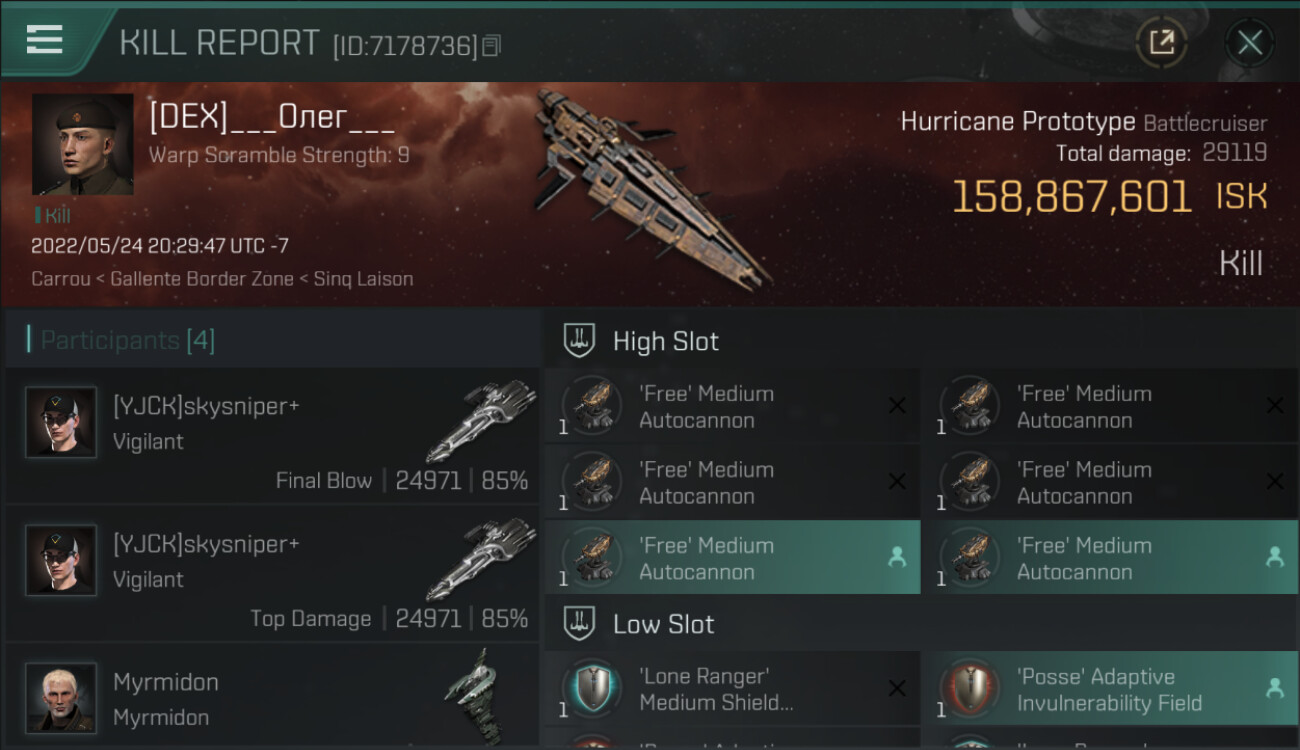Copy the kill report ID
Viewport: 1300px width, 750px height.
tap(491, 46)
